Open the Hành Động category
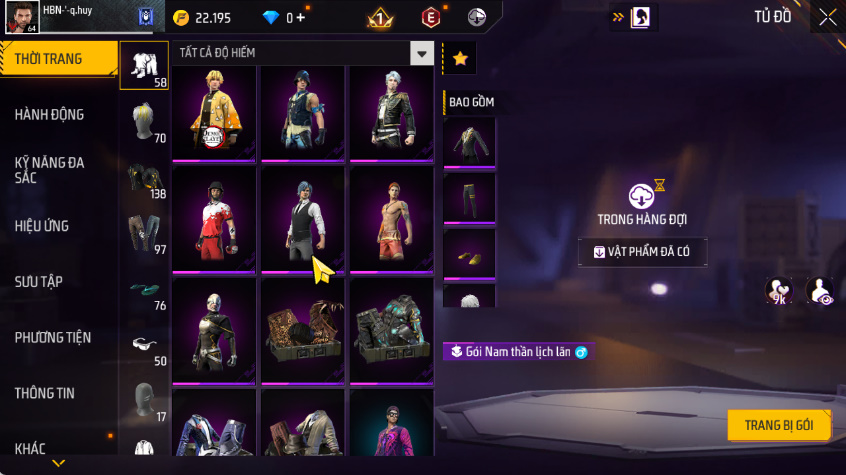This screenshot has width=846, height=475. click(49, 115)
